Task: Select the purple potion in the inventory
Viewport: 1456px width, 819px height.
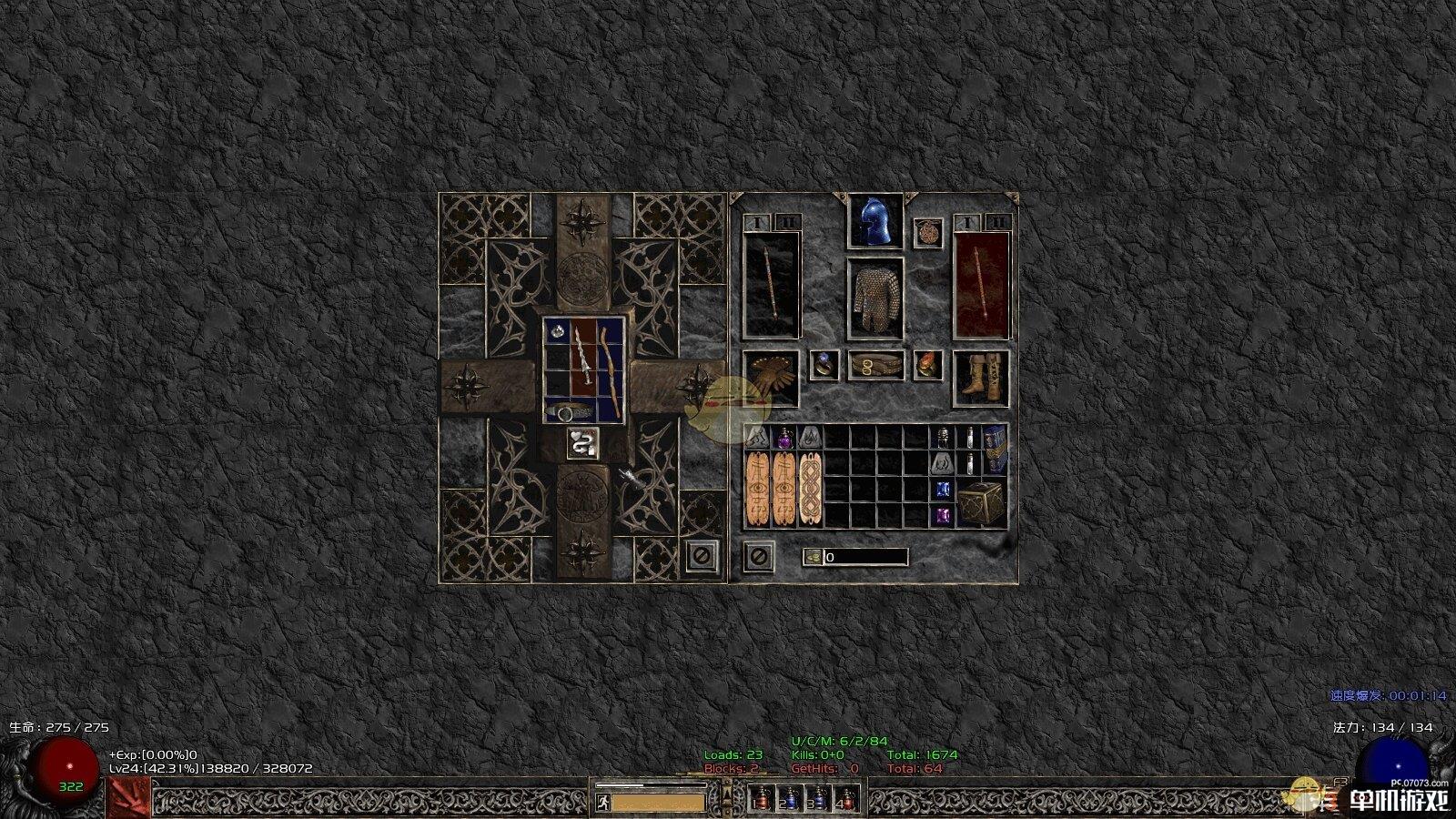Action: (784, 440)
